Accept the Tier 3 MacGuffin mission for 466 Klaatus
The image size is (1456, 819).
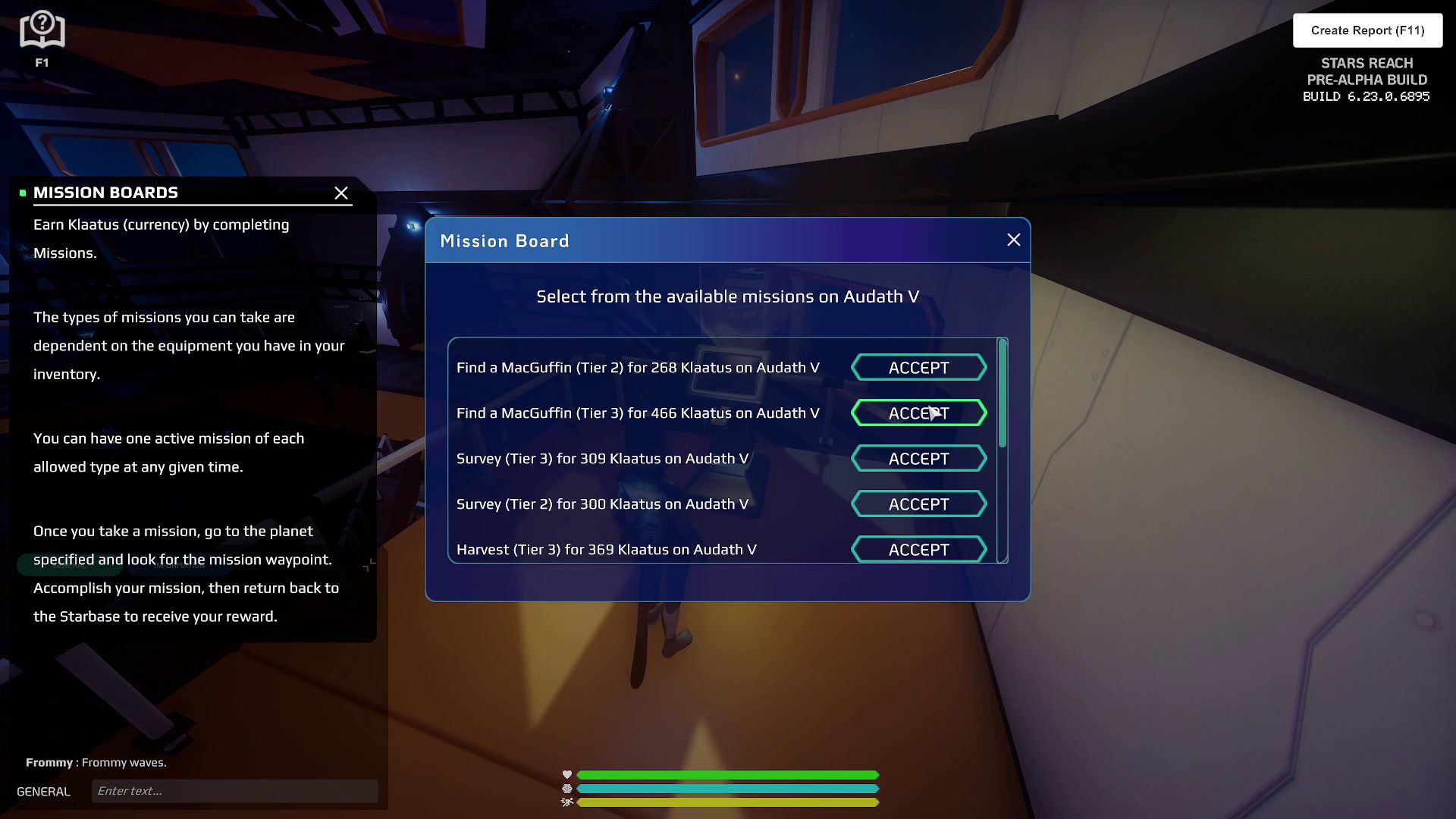[x=918, y=413]
